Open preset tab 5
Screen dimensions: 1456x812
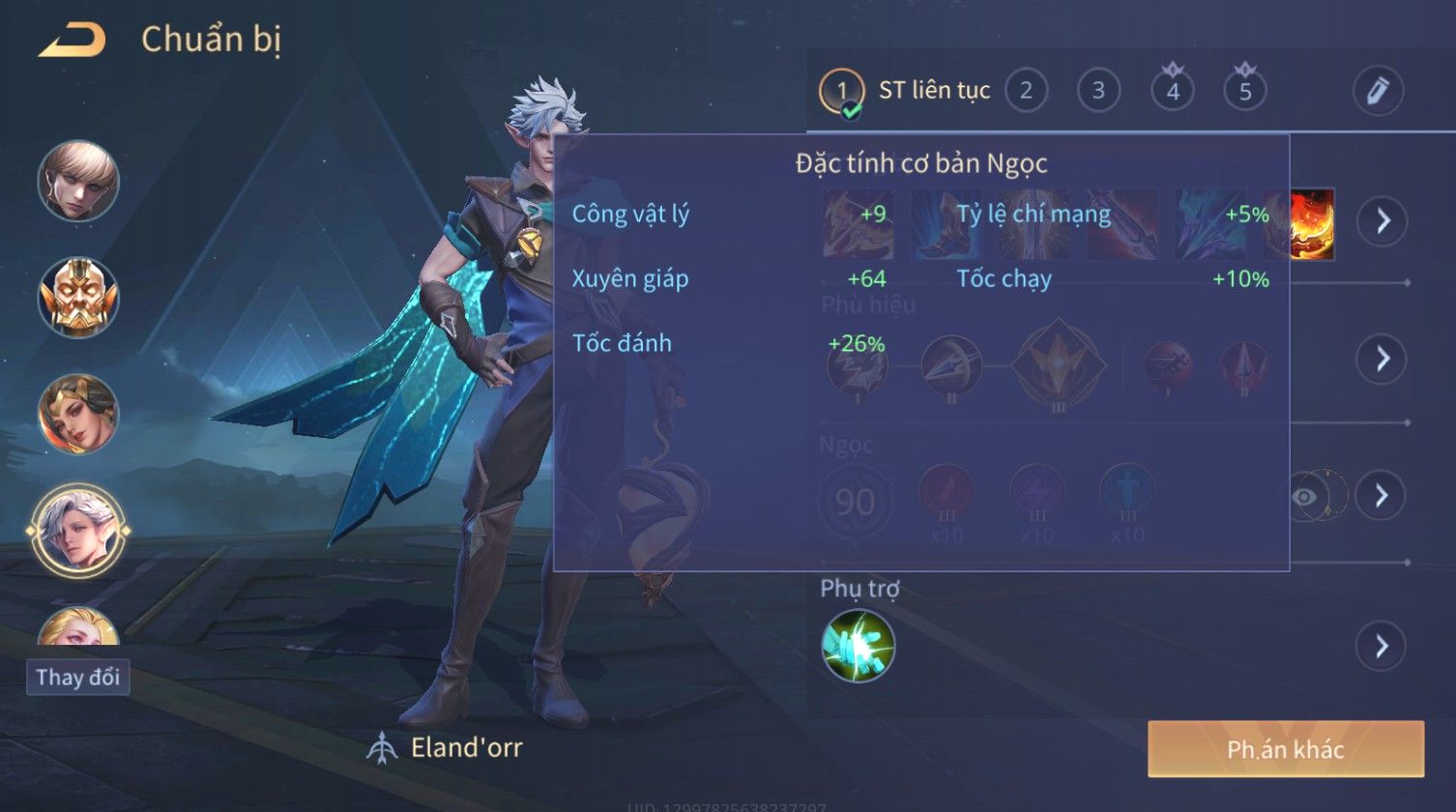[x=1245, y=91]
